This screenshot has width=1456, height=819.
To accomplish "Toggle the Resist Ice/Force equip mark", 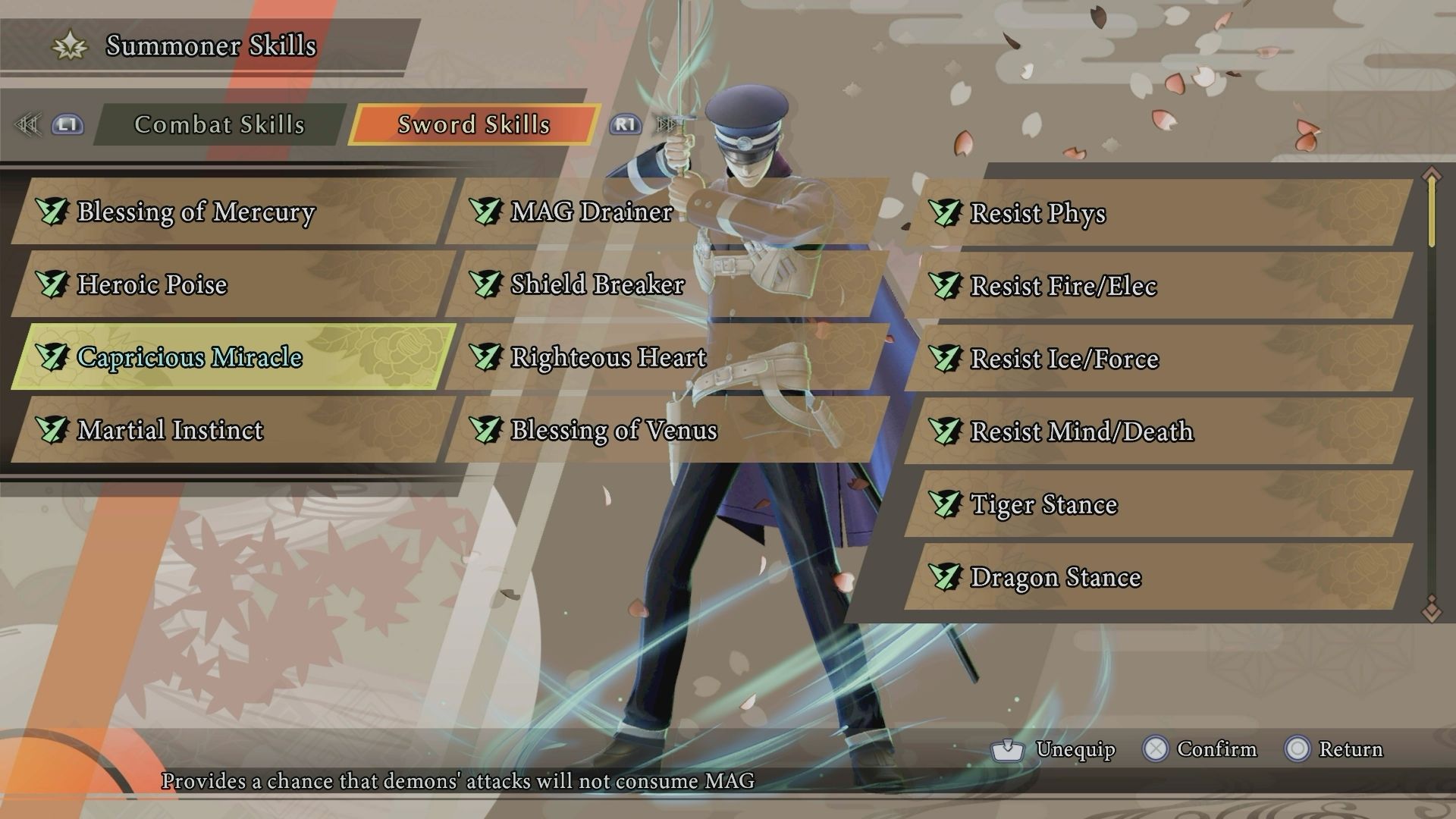I will click(x=946, y=359).
